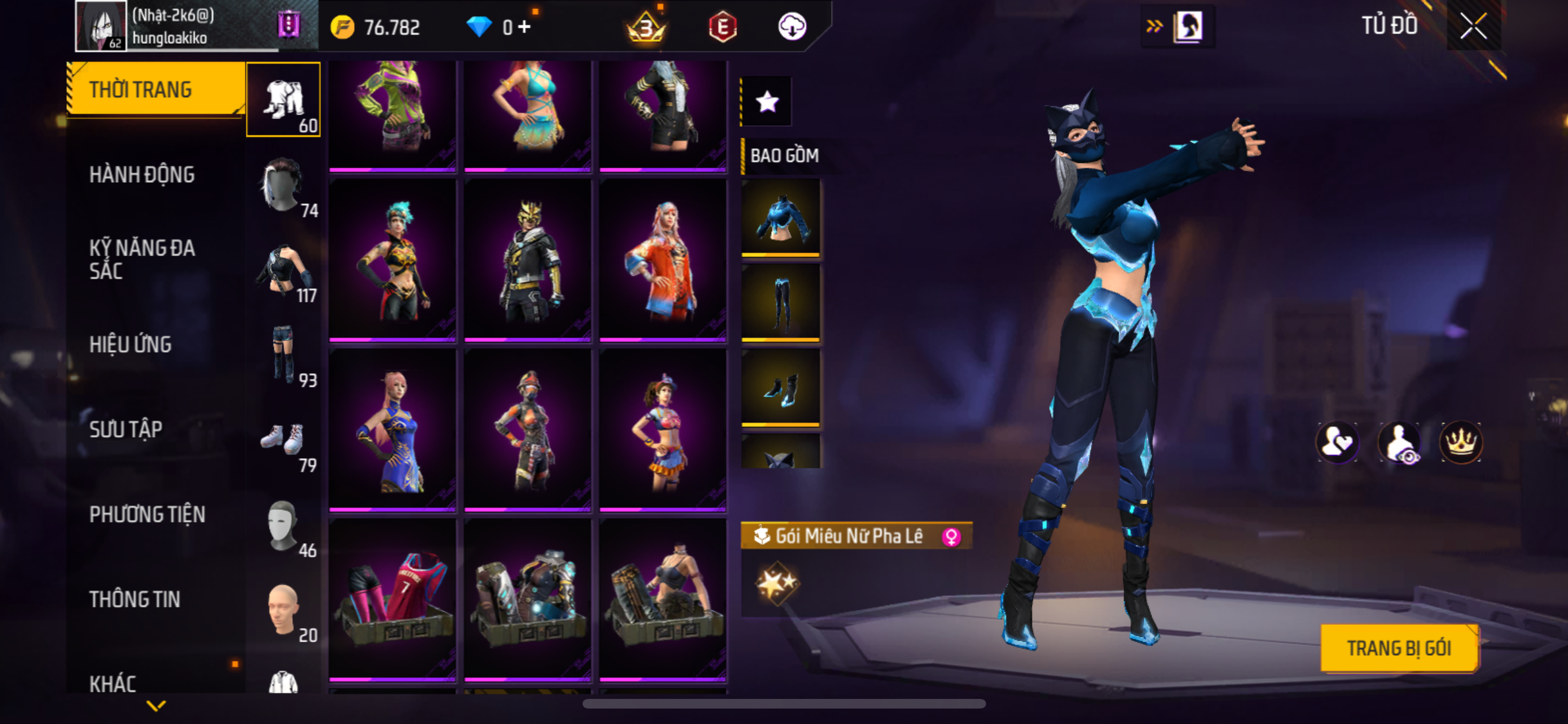Add diamonds with the plus button
Viewport: 1568px width, 724px height.
pyautogui.click(x=525, y=27)
